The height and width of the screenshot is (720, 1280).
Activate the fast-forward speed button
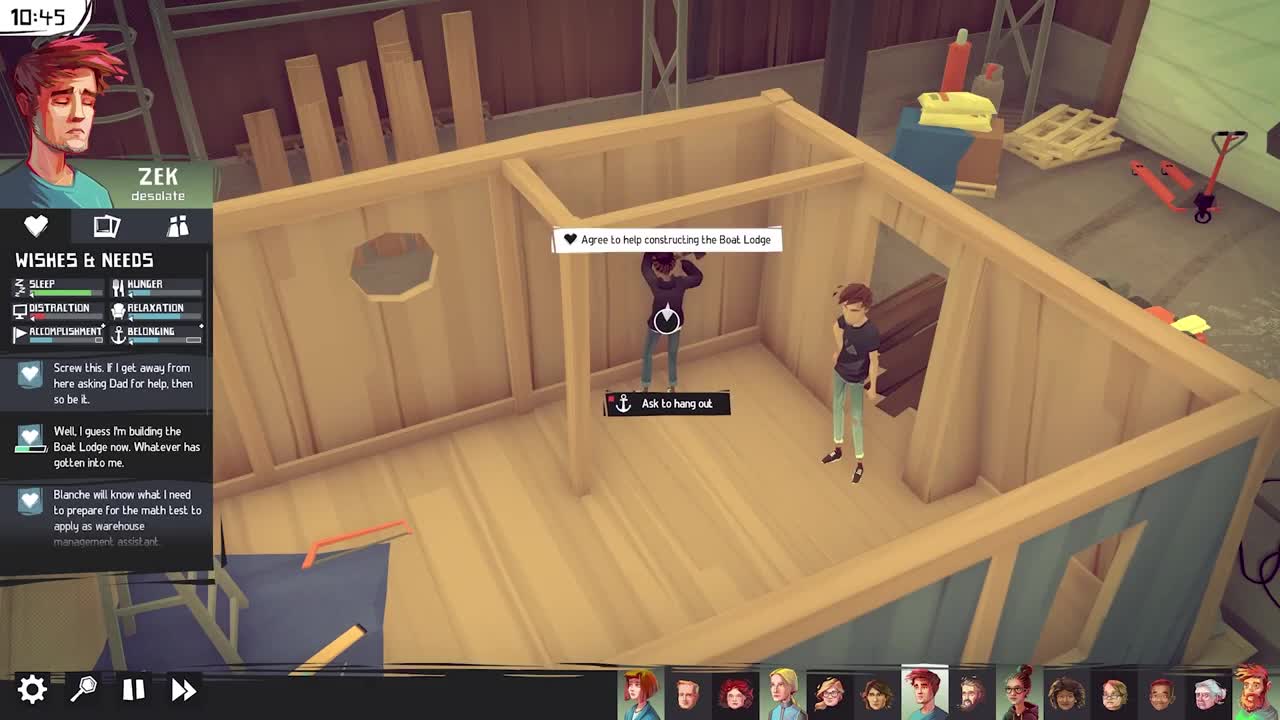(184, 689)
